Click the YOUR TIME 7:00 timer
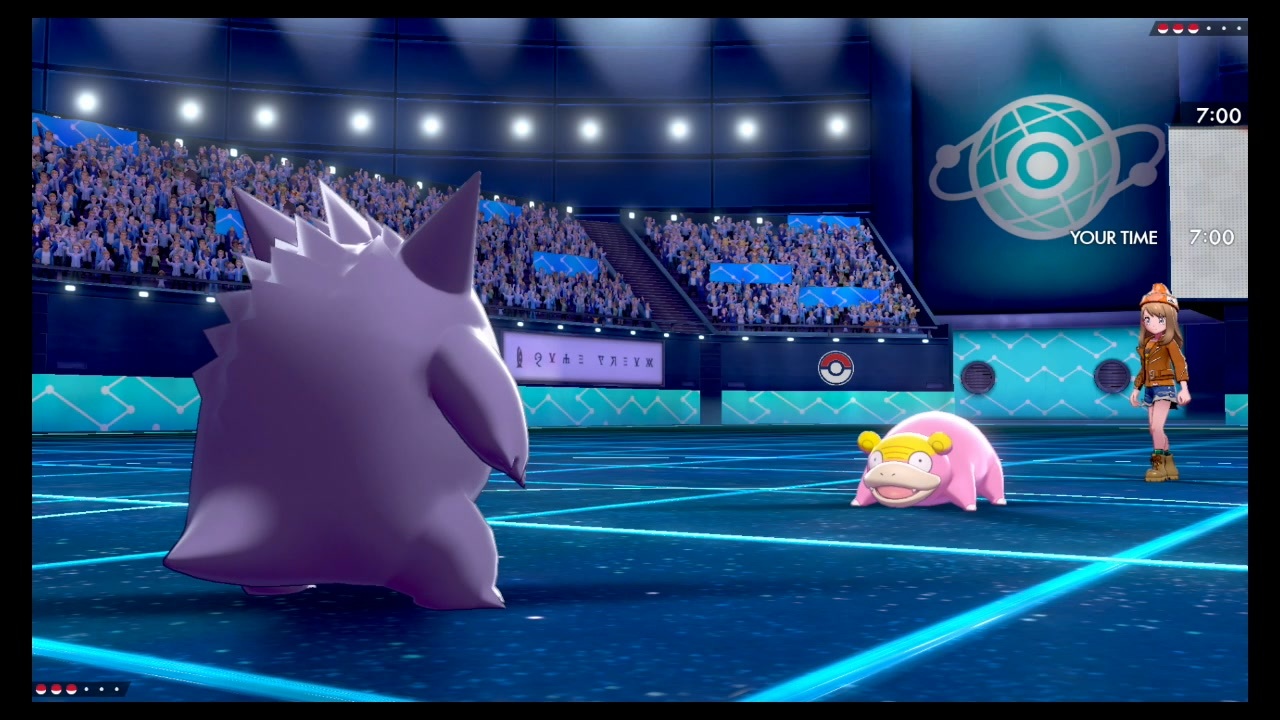 [x=1212, y=238]
